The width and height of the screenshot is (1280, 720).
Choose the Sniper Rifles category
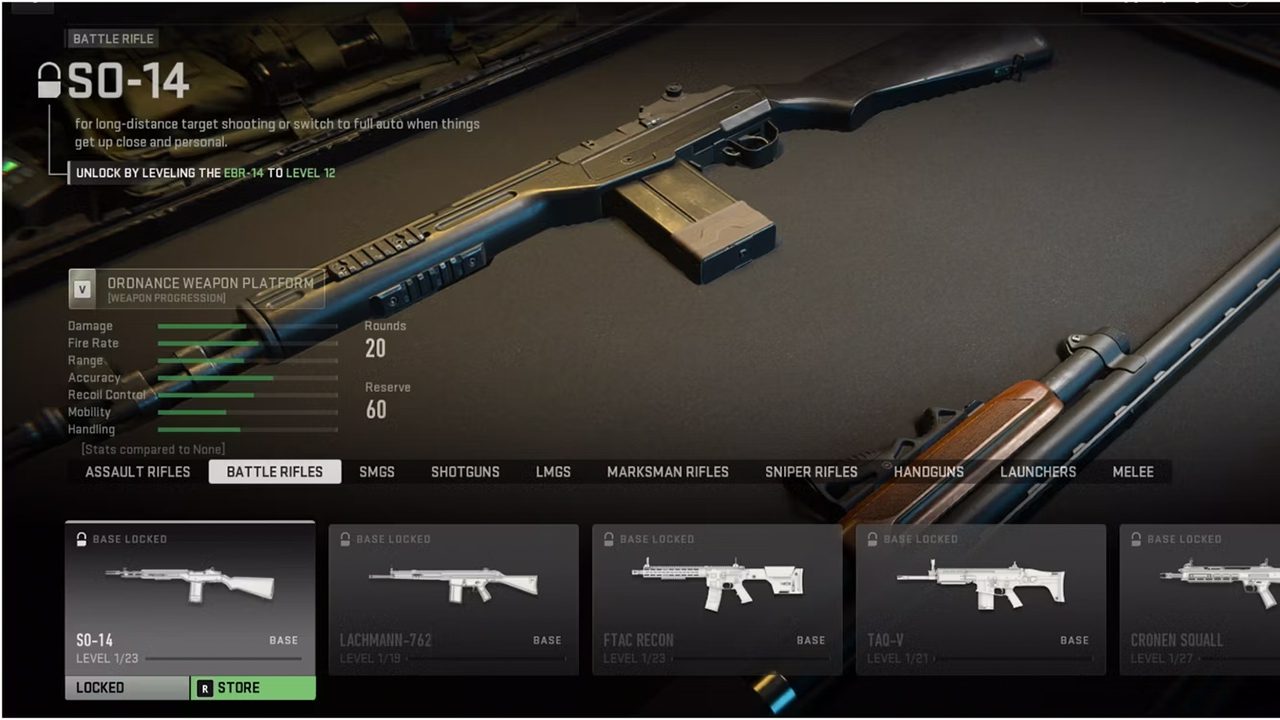coord(811,472)
